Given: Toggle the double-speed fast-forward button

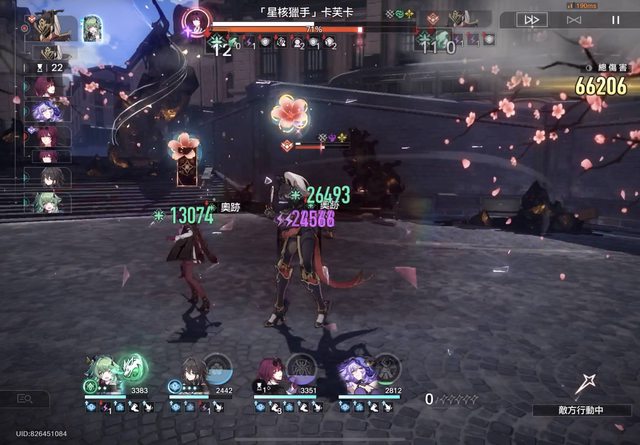Looking at the screenshot, I should pos(531,19).
